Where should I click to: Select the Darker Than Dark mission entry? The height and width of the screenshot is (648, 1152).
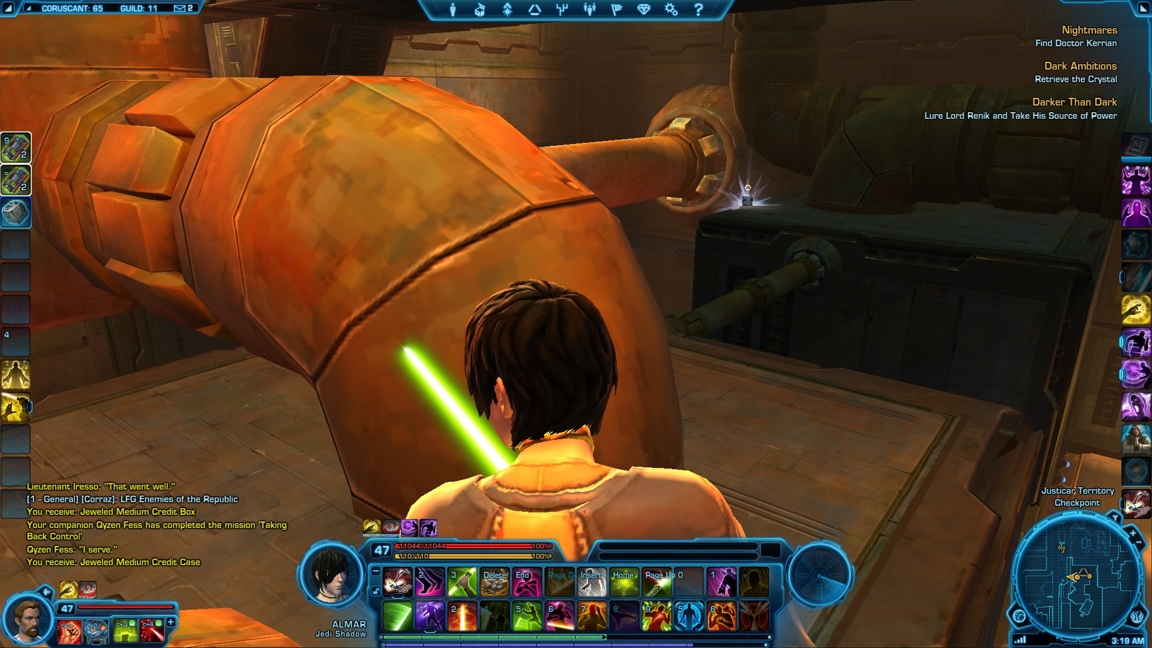(x=1074, y=102)
